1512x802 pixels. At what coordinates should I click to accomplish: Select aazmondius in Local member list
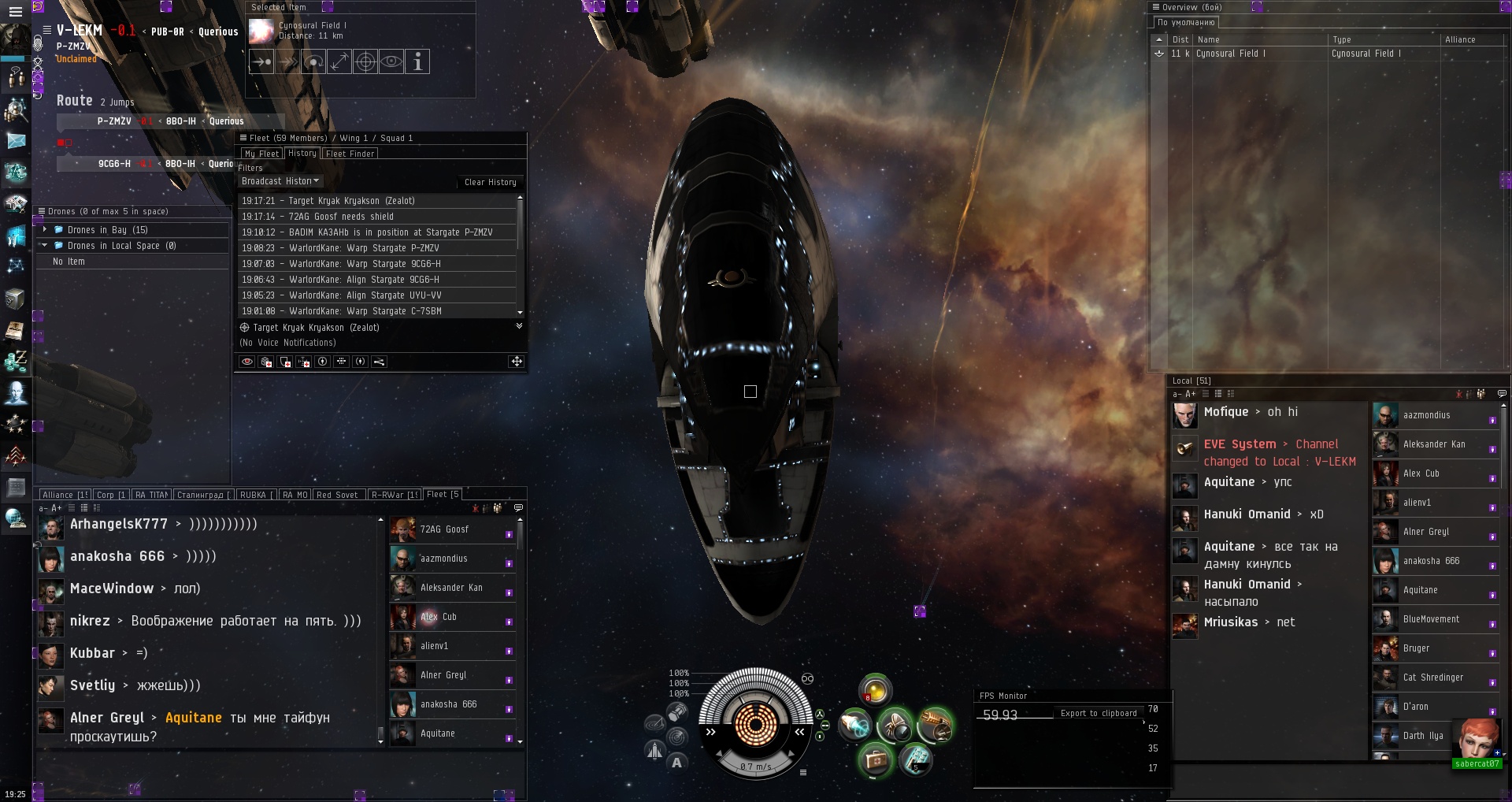point(1426,415)
